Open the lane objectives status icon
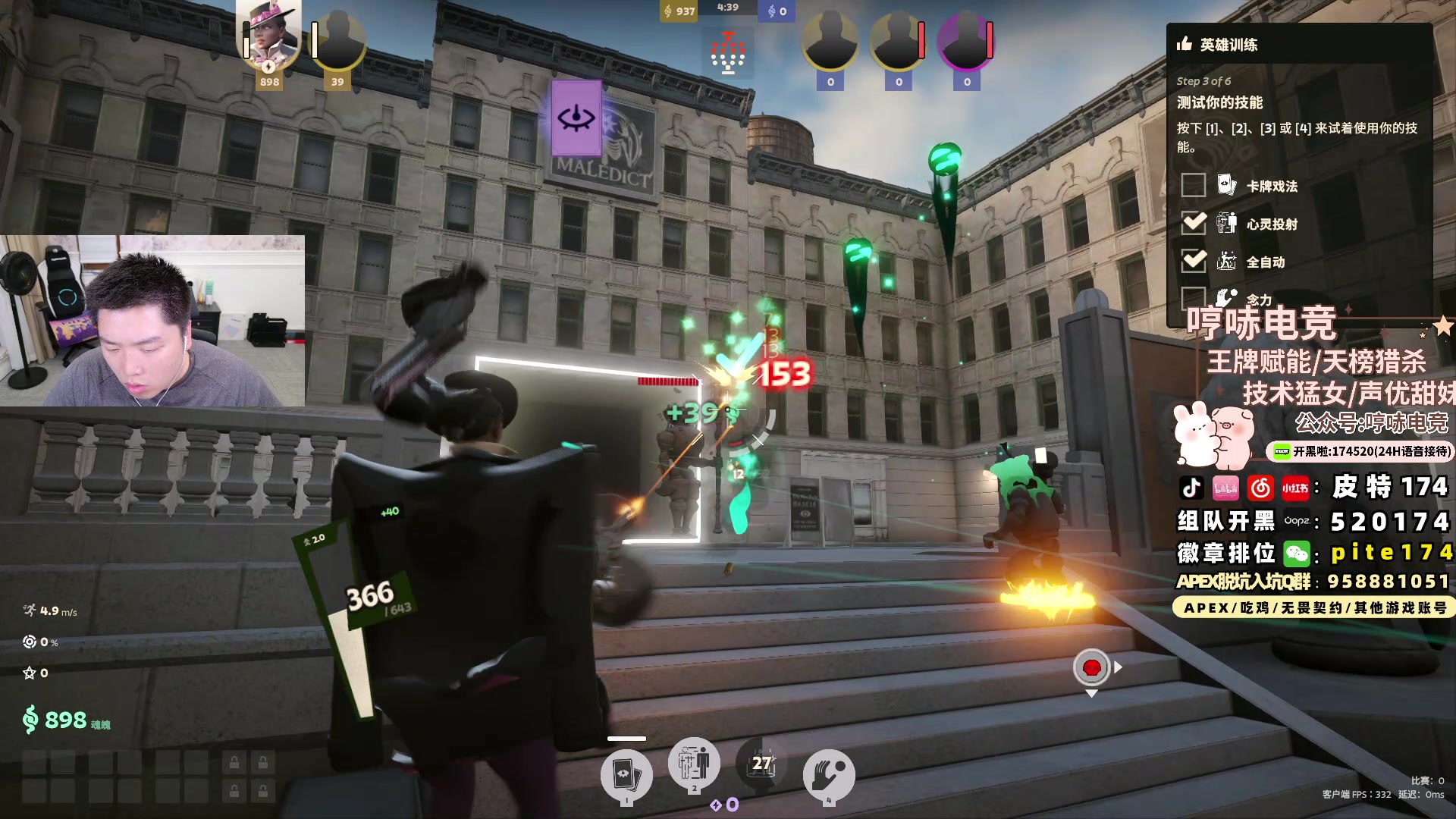 [727, 53]
